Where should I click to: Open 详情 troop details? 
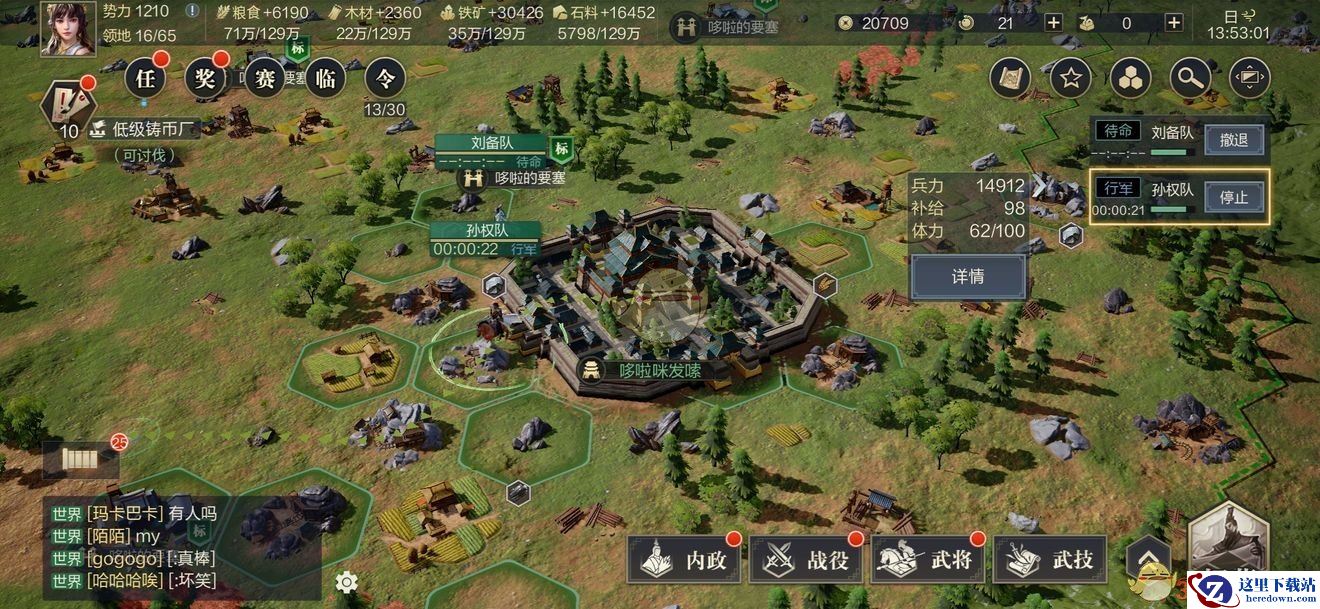coord(967,276)
